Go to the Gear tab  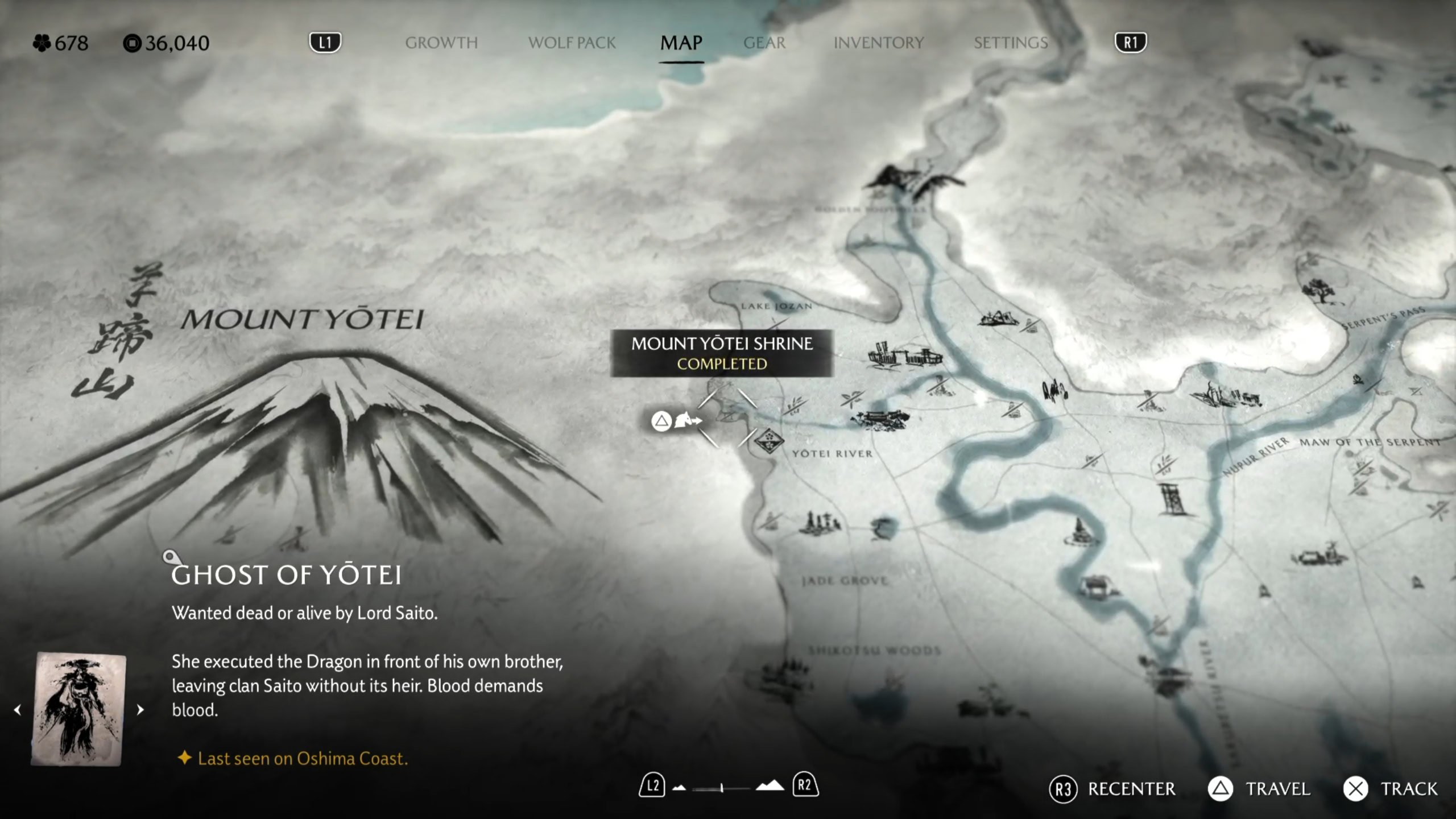(x=764, y=43)
